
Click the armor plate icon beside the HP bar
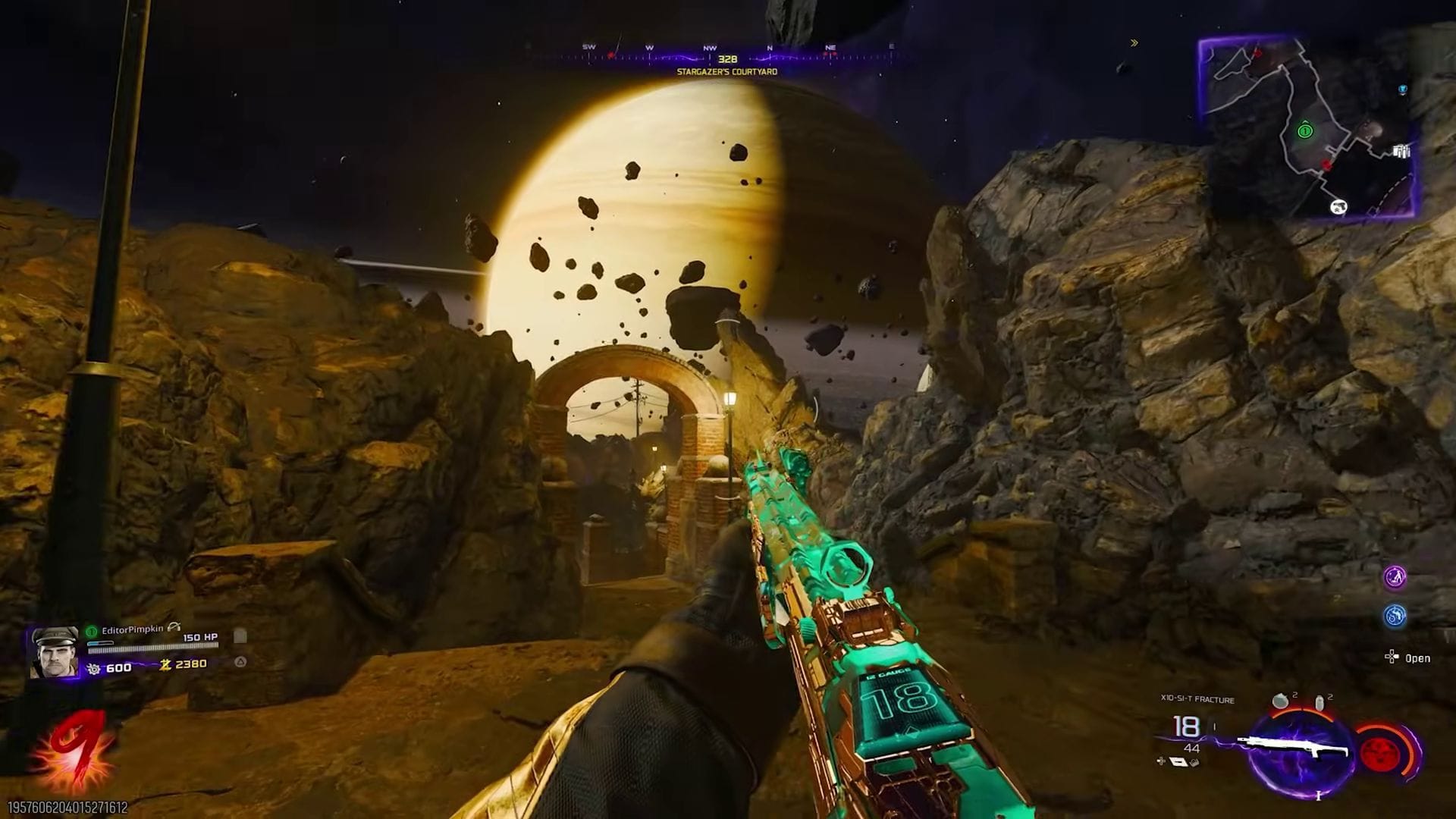point(240,637)
